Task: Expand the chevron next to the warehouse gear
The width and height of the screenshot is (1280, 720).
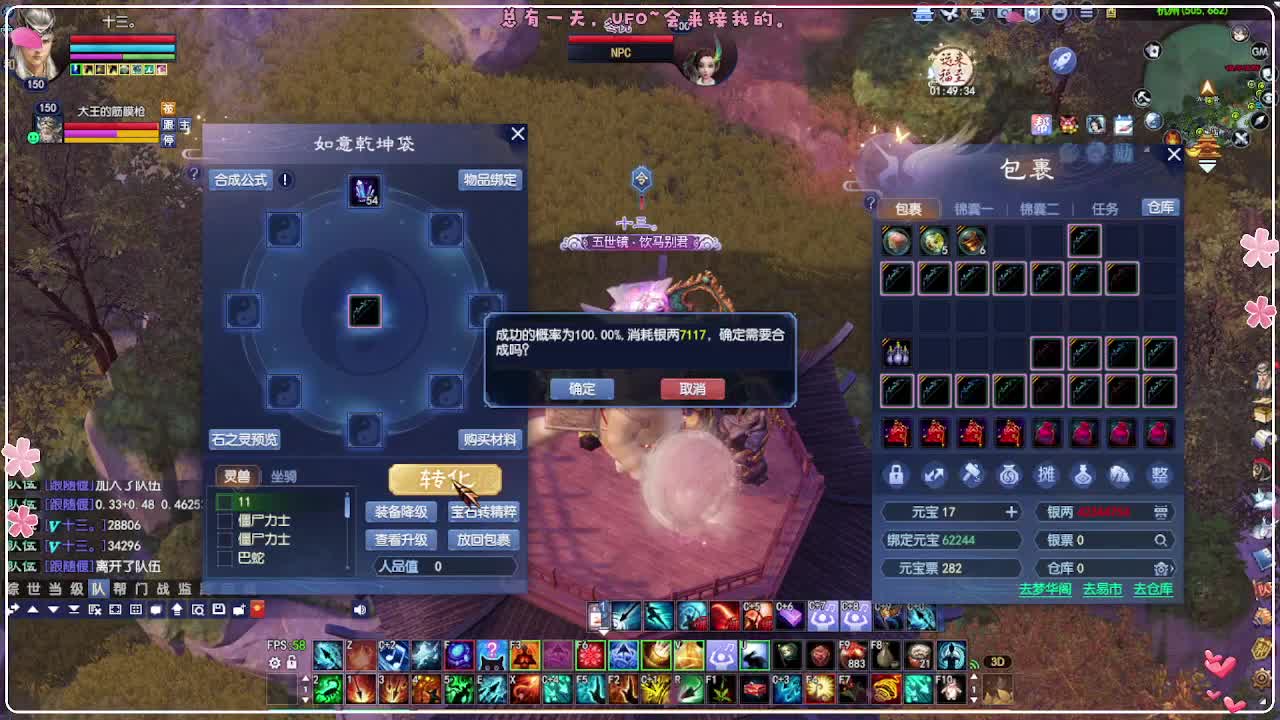Action: click(1172, 568)
